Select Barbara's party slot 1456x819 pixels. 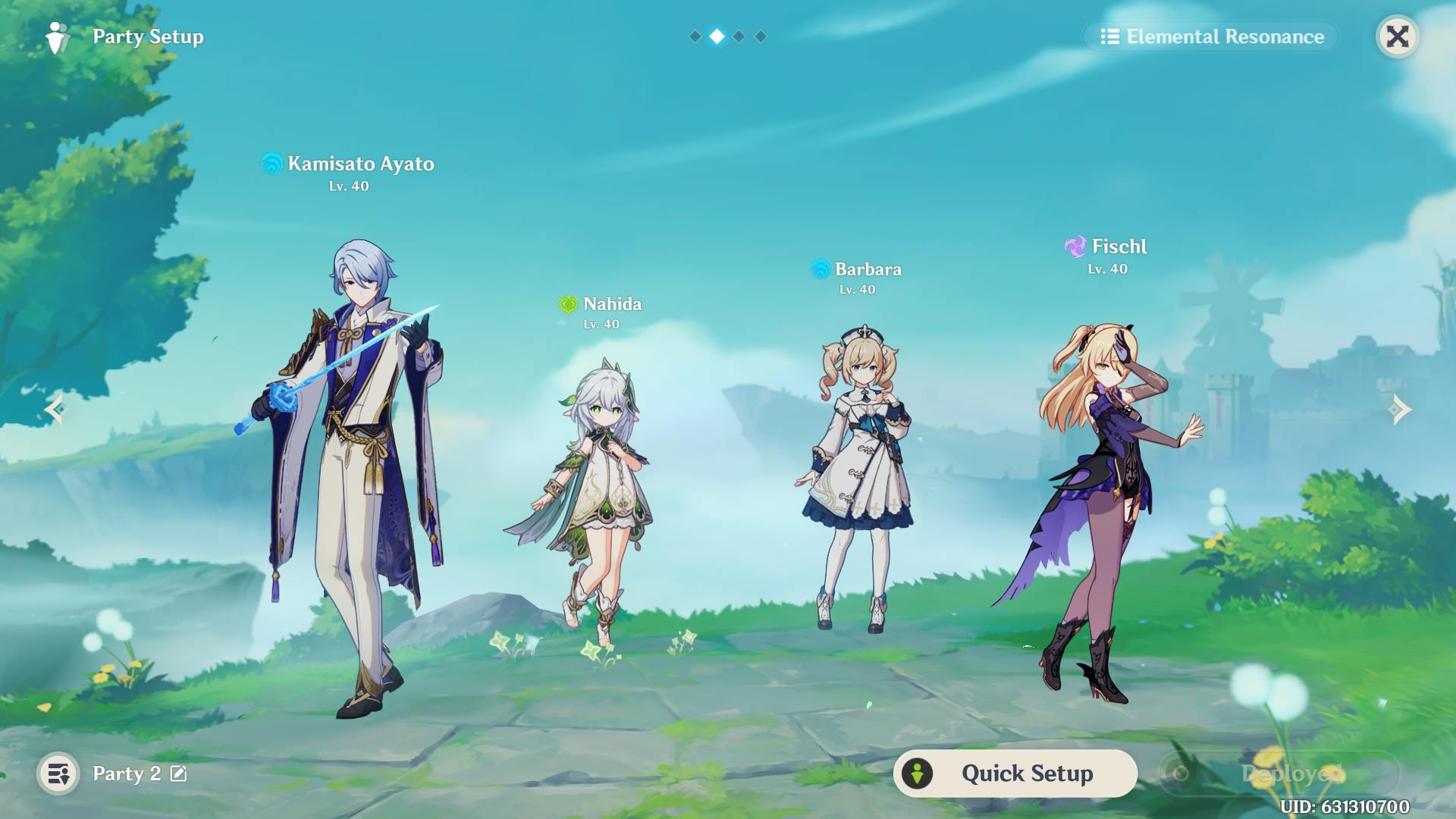[858, 478]
